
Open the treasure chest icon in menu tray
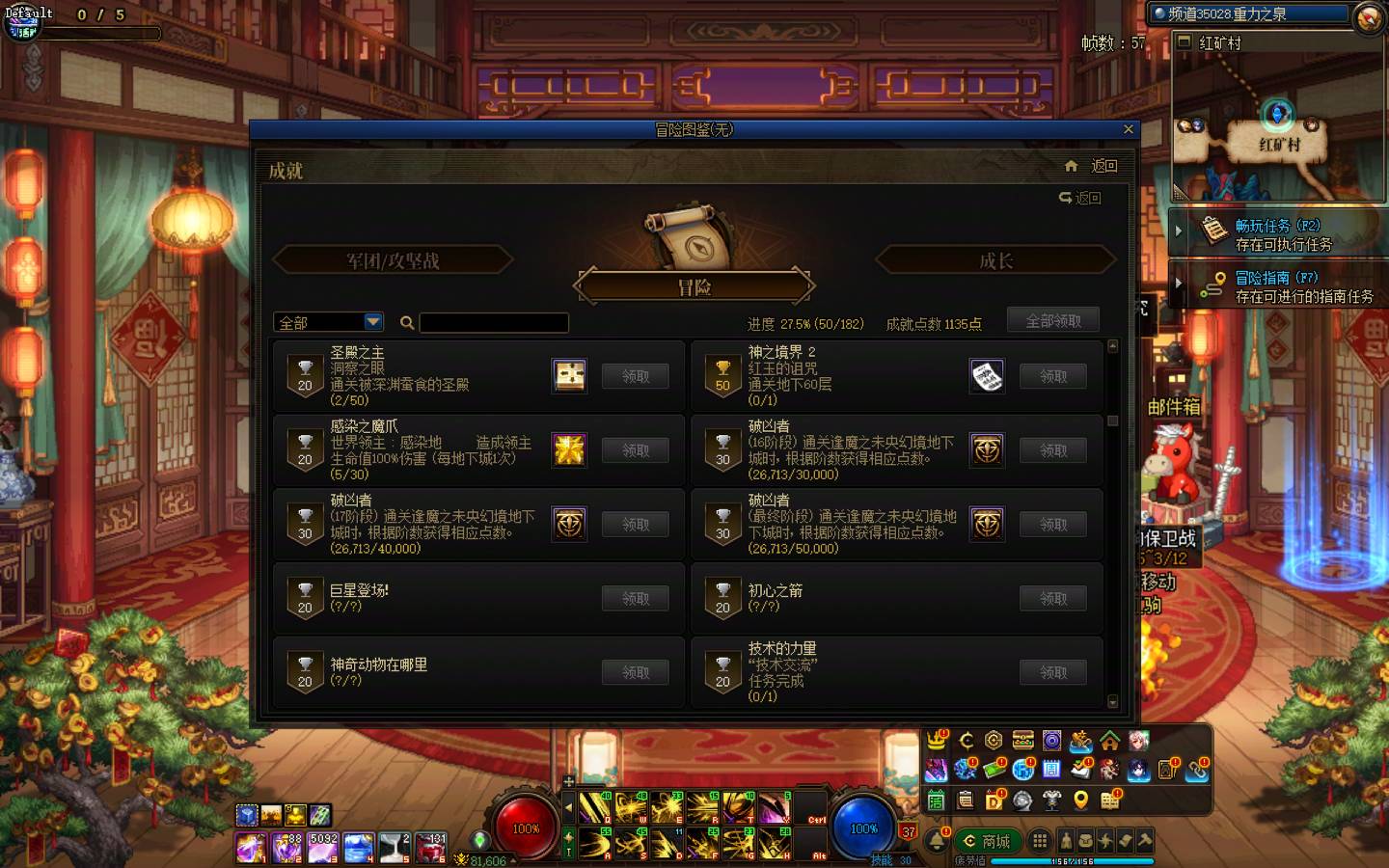tap(1021, 741)
